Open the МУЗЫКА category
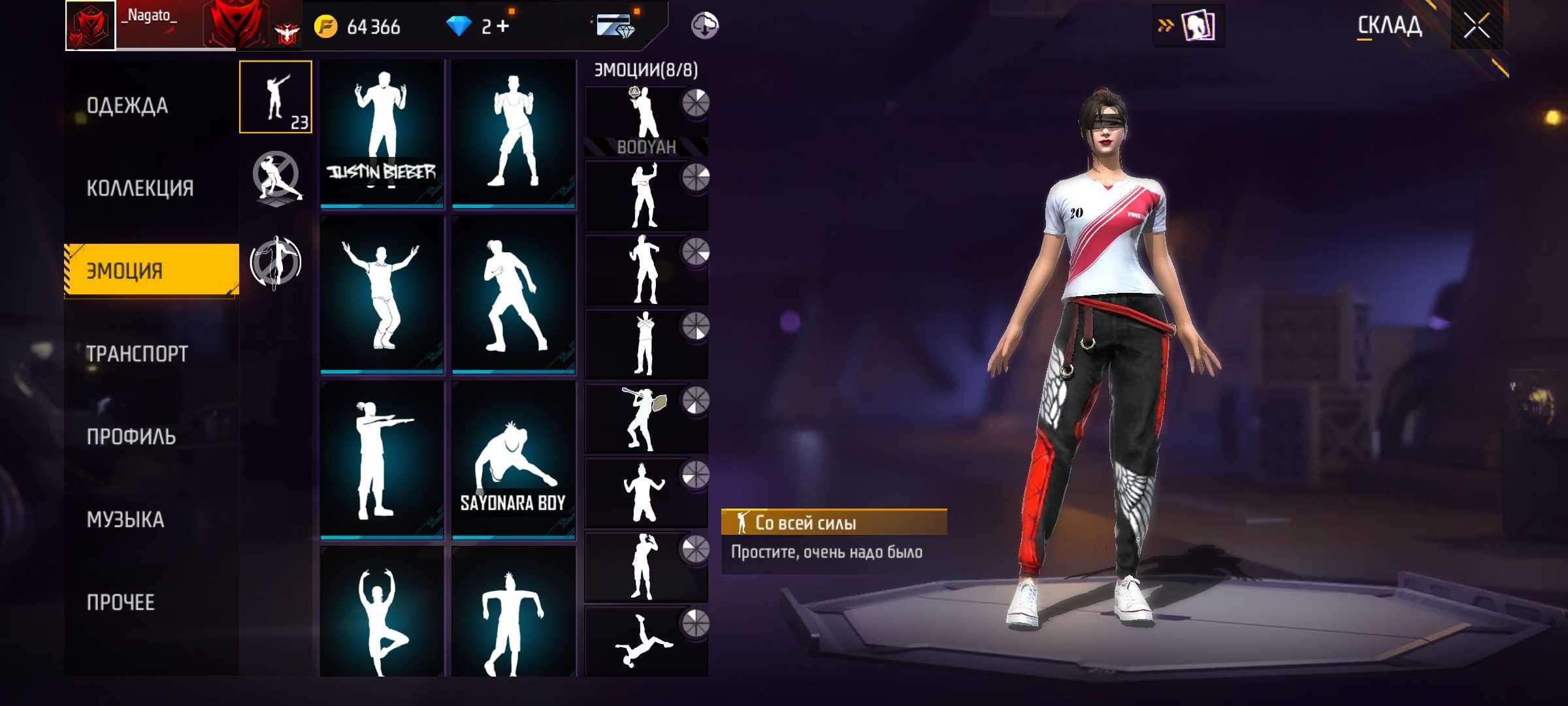Viewport: 1568px width, 706px height. click(x=125, y=520)
